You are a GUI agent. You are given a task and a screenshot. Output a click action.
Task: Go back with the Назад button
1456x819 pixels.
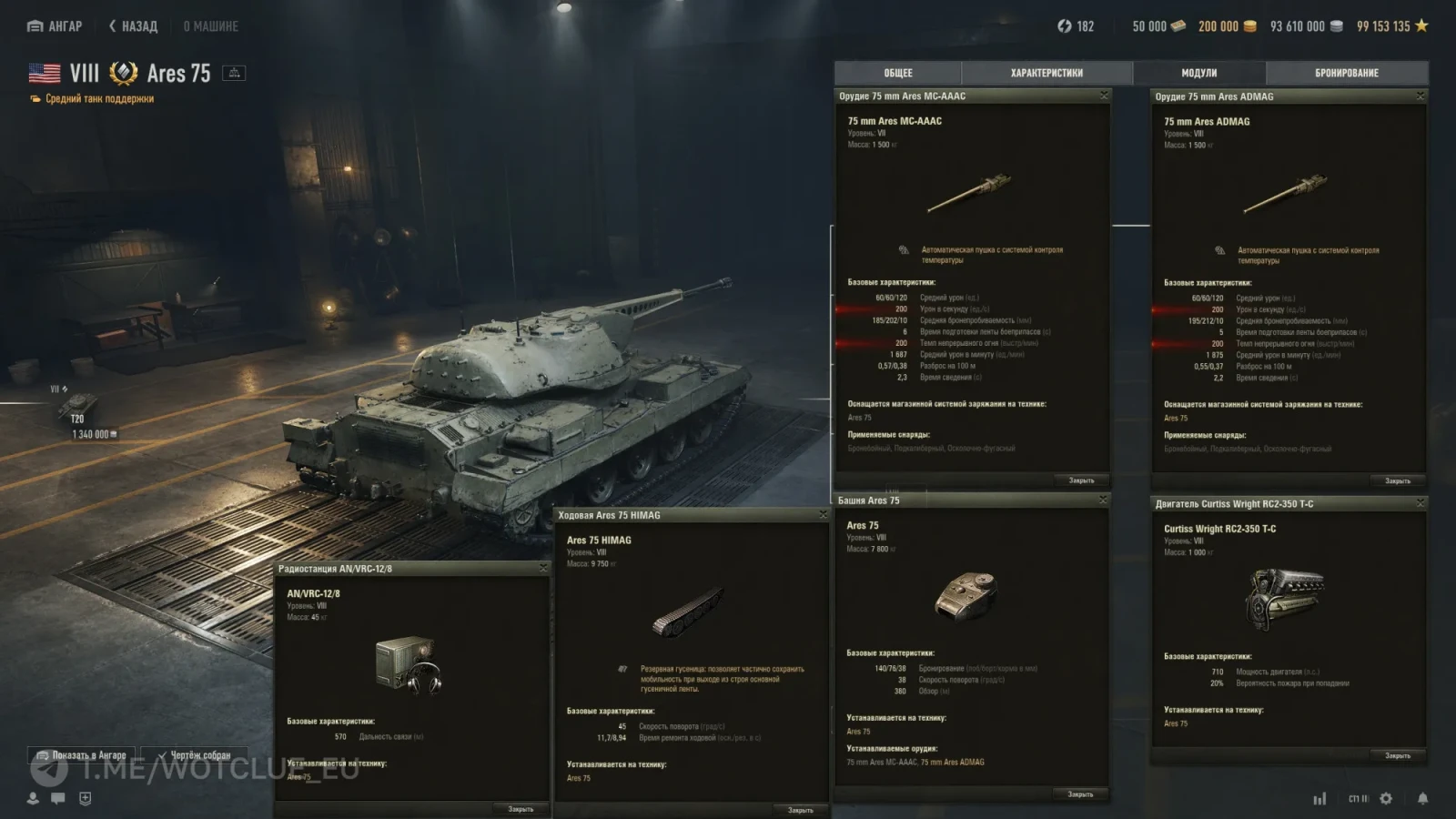133,26
